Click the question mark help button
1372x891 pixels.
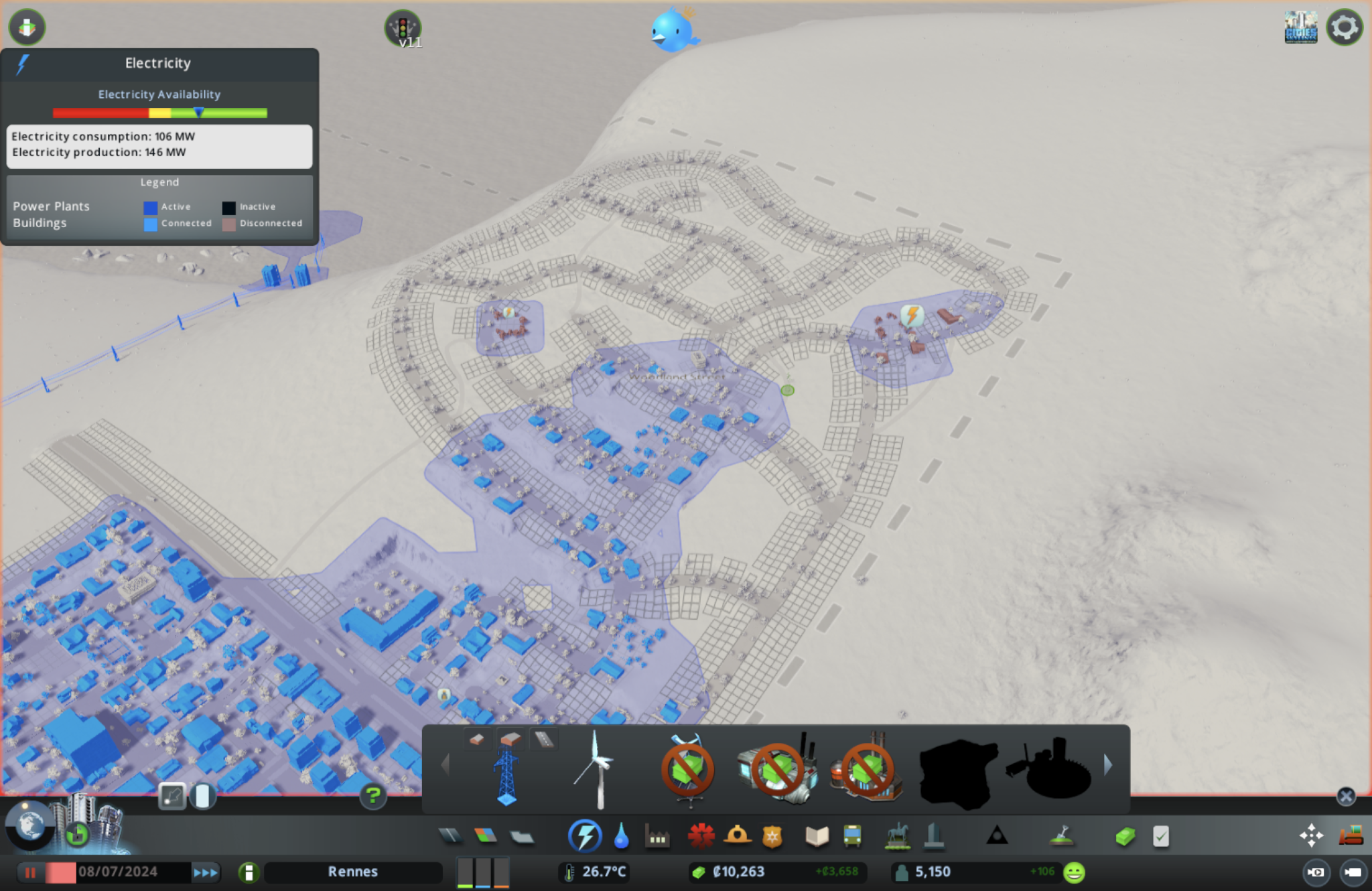[373, 797]
